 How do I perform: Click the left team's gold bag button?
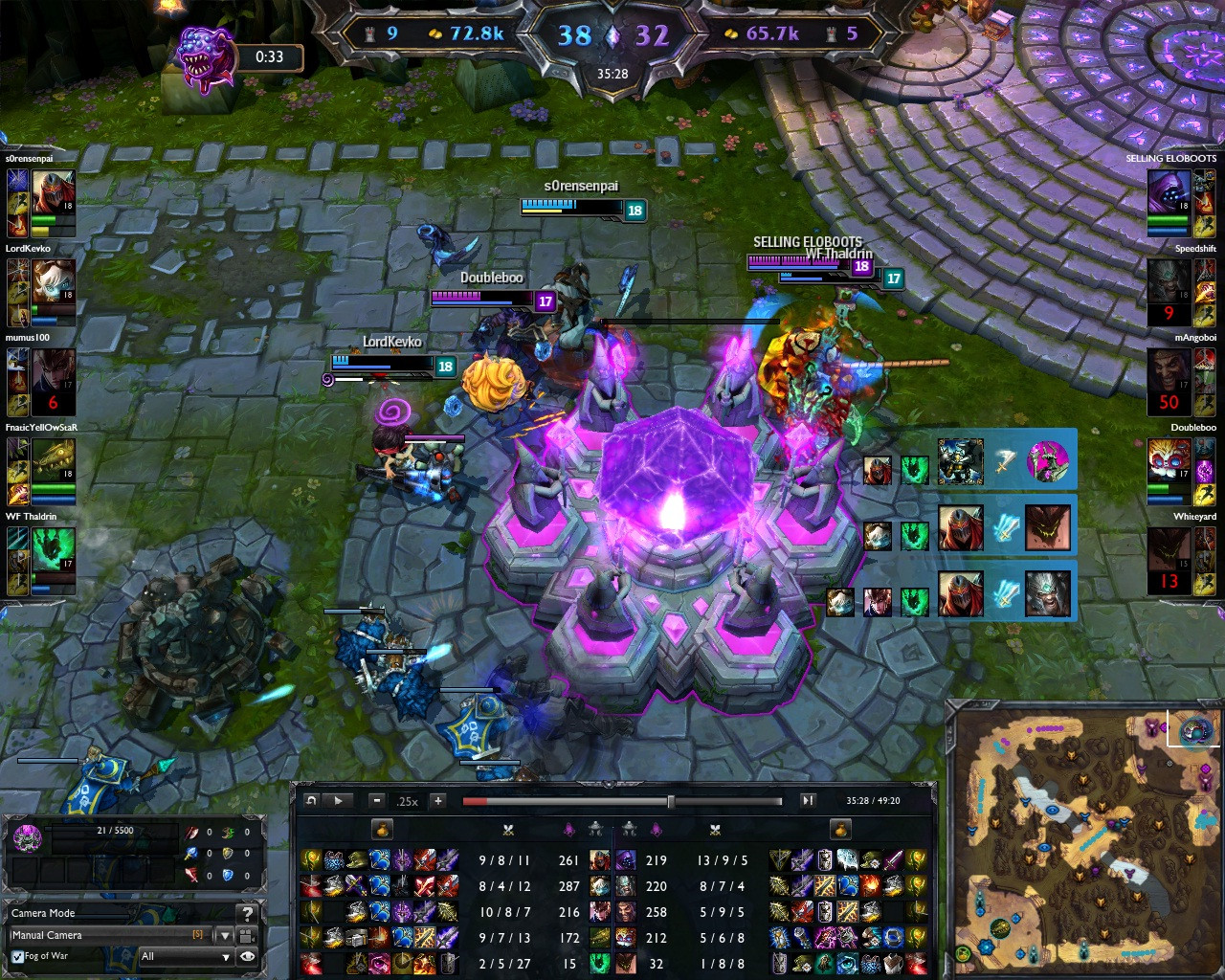coord(381,829)
